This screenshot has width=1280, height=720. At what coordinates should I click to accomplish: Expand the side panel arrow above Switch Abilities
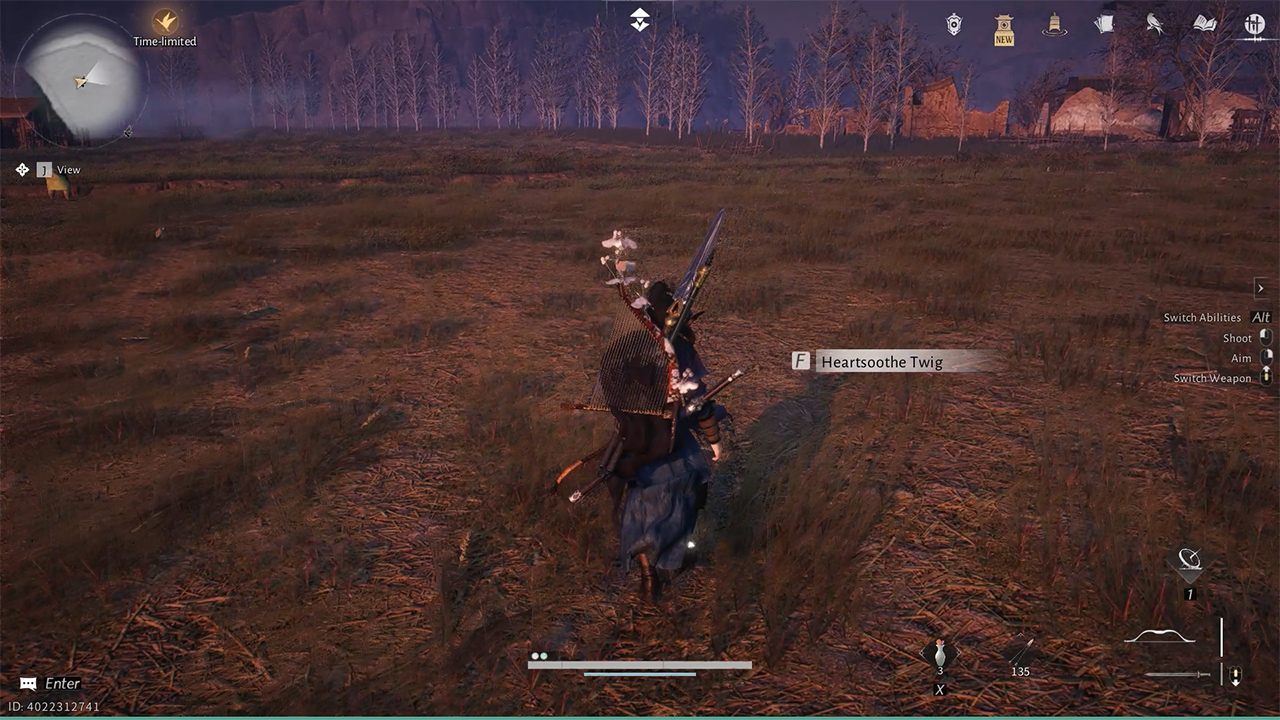coord(1261,288)
